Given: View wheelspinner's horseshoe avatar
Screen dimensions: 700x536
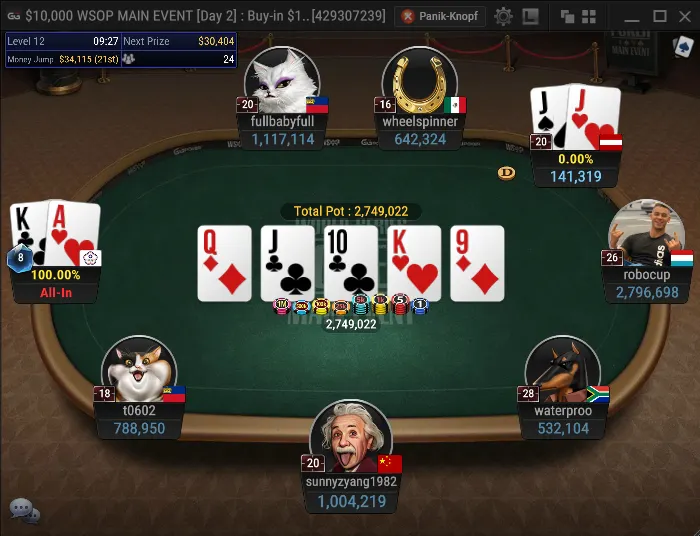Looking at the screenshot, I should (x=419, y=80).
